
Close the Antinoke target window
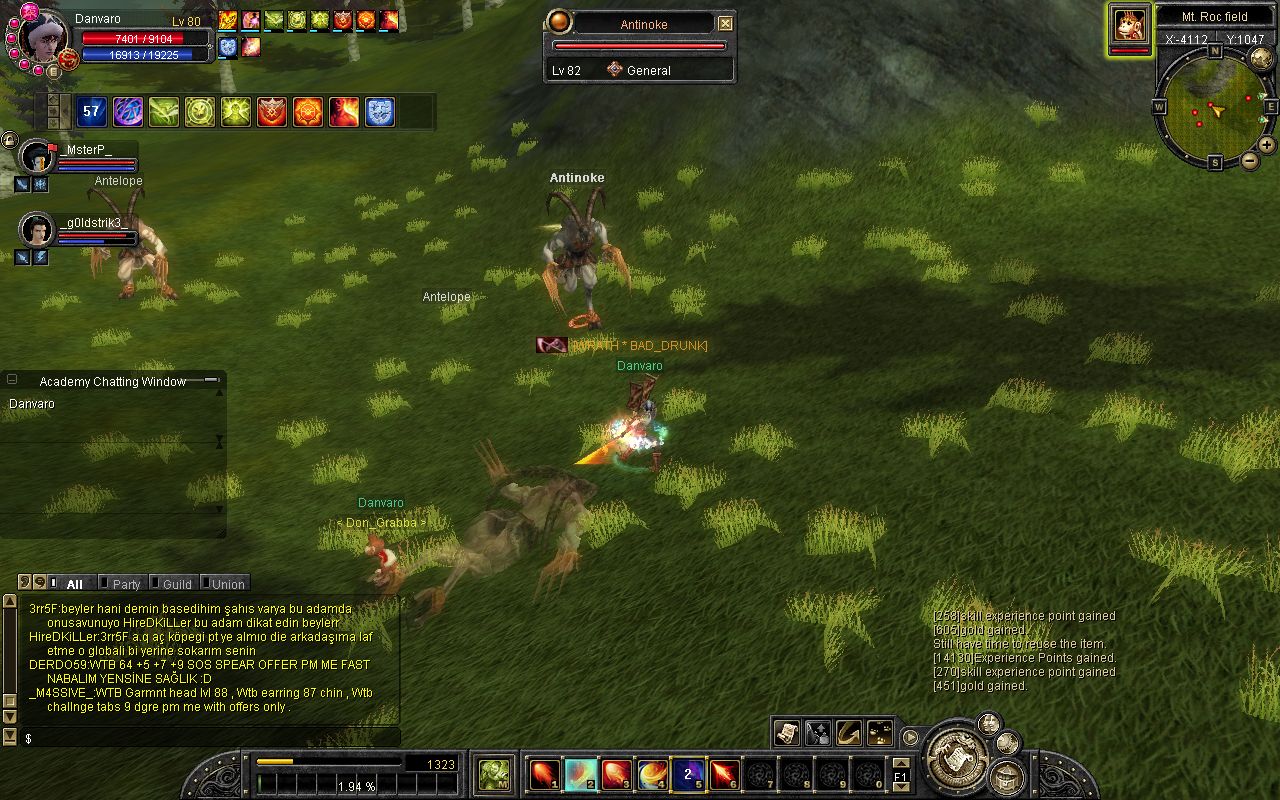(726, 24)
